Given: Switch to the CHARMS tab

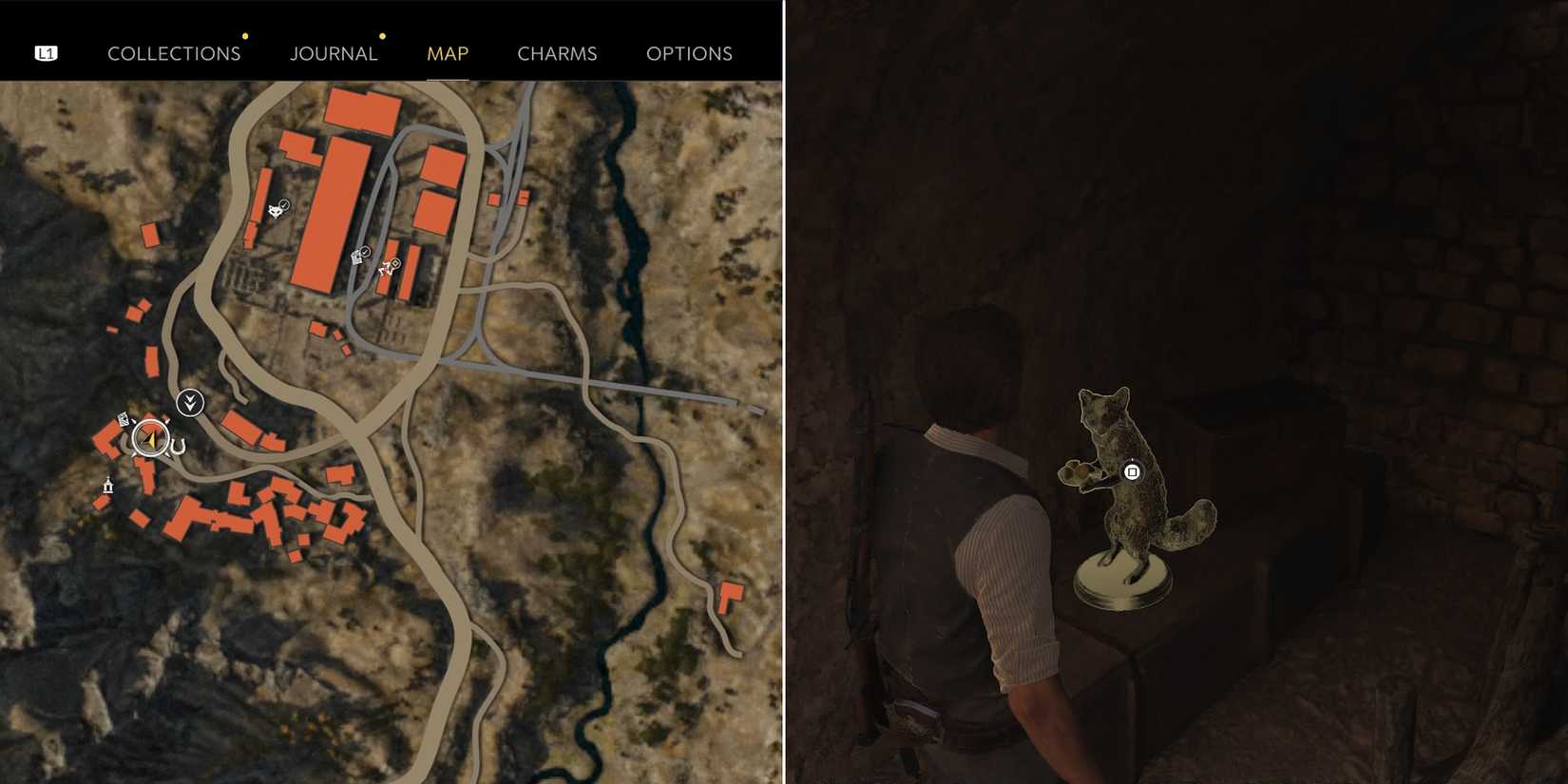Looking at the screenshot, I should pyautogui.click(x=557, y=53).
